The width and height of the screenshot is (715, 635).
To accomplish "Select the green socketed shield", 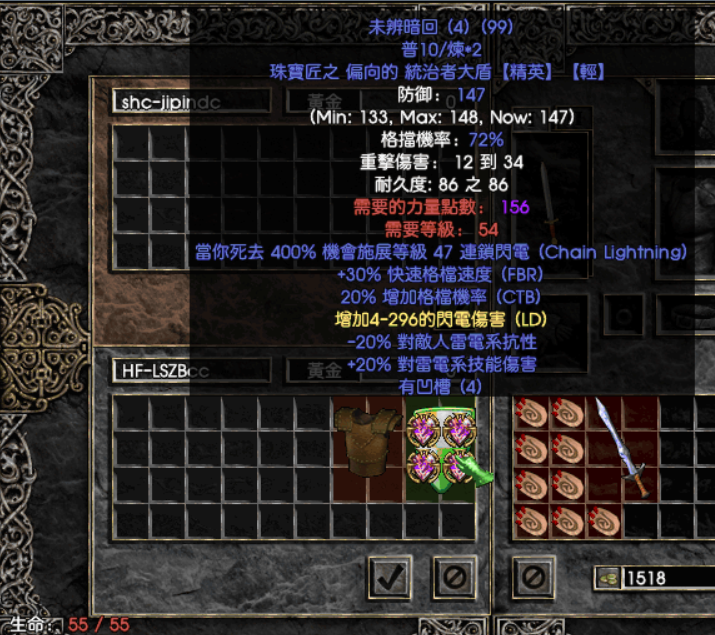I will pyautogui.click(x=441, y=450).
